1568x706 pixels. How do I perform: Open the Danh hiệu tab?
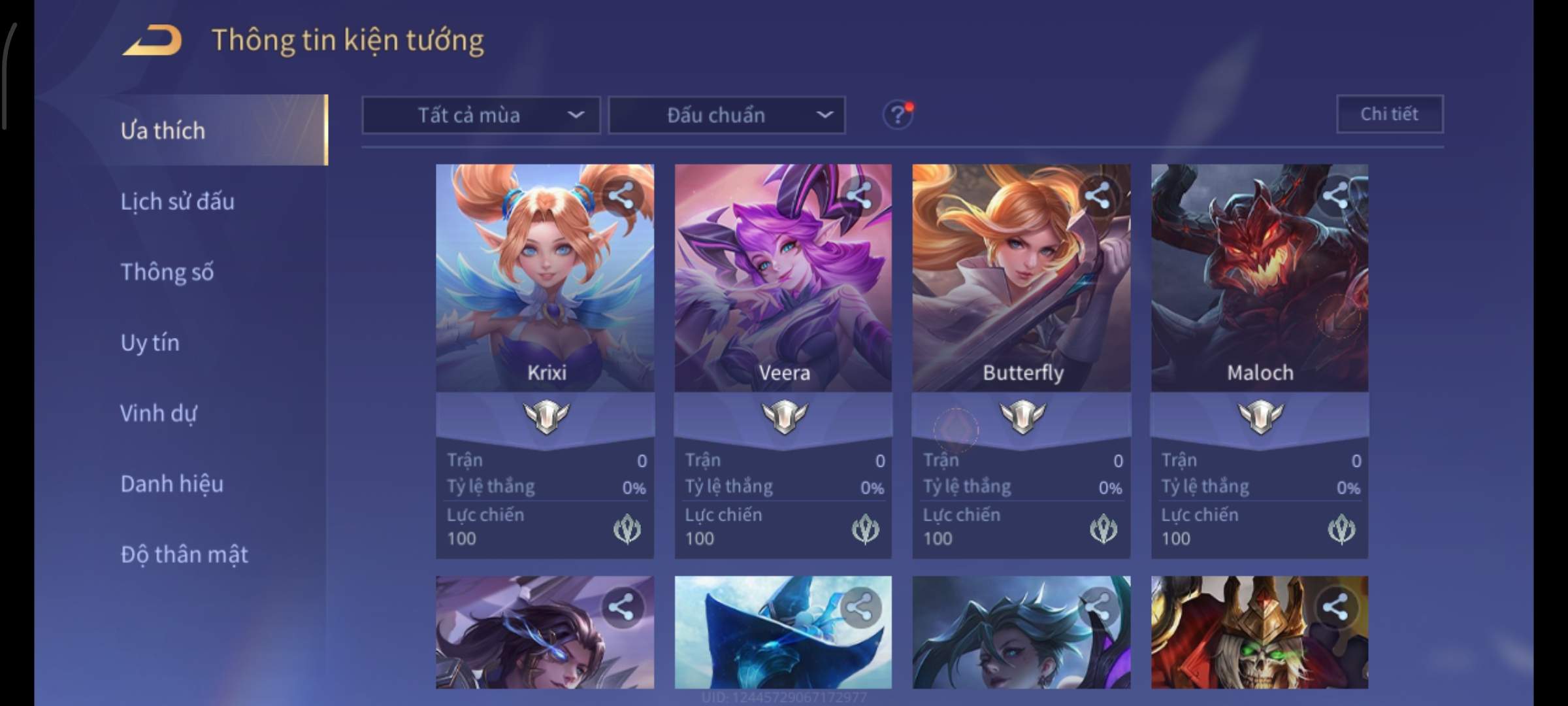tap(172, 484)
